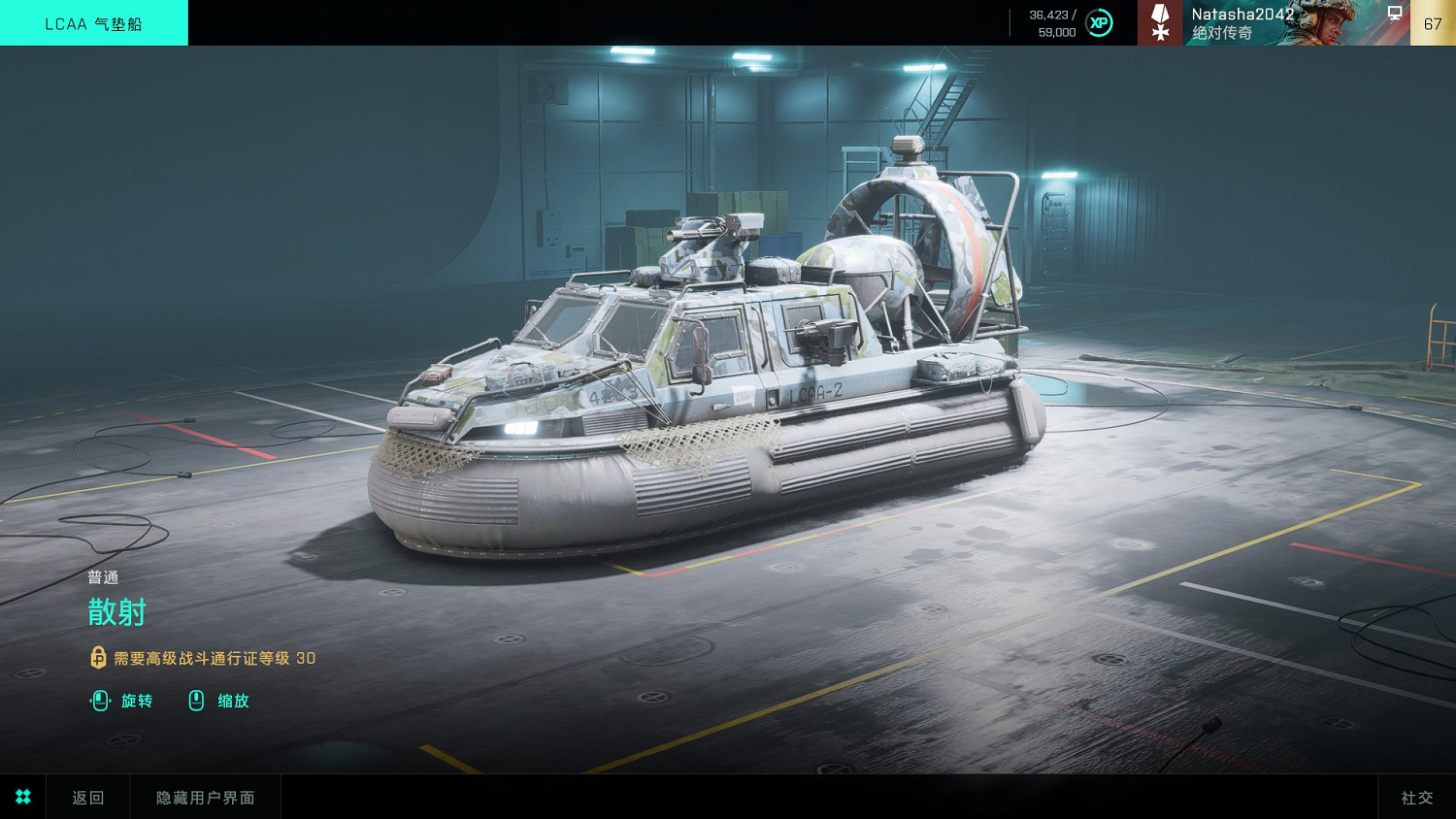Select the LCAA 气垫船 title tab
Screen dimensions: 1456x819
(94, 23)
